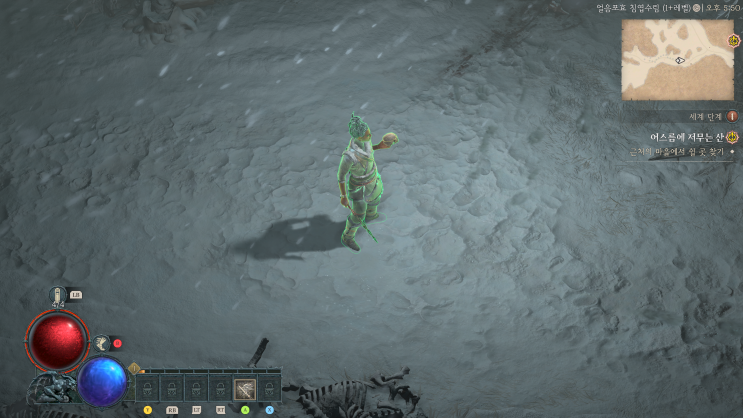Select the level-one diamond badge above skill bar
This screenshot has height=418, width=743.
coord(134,367)
